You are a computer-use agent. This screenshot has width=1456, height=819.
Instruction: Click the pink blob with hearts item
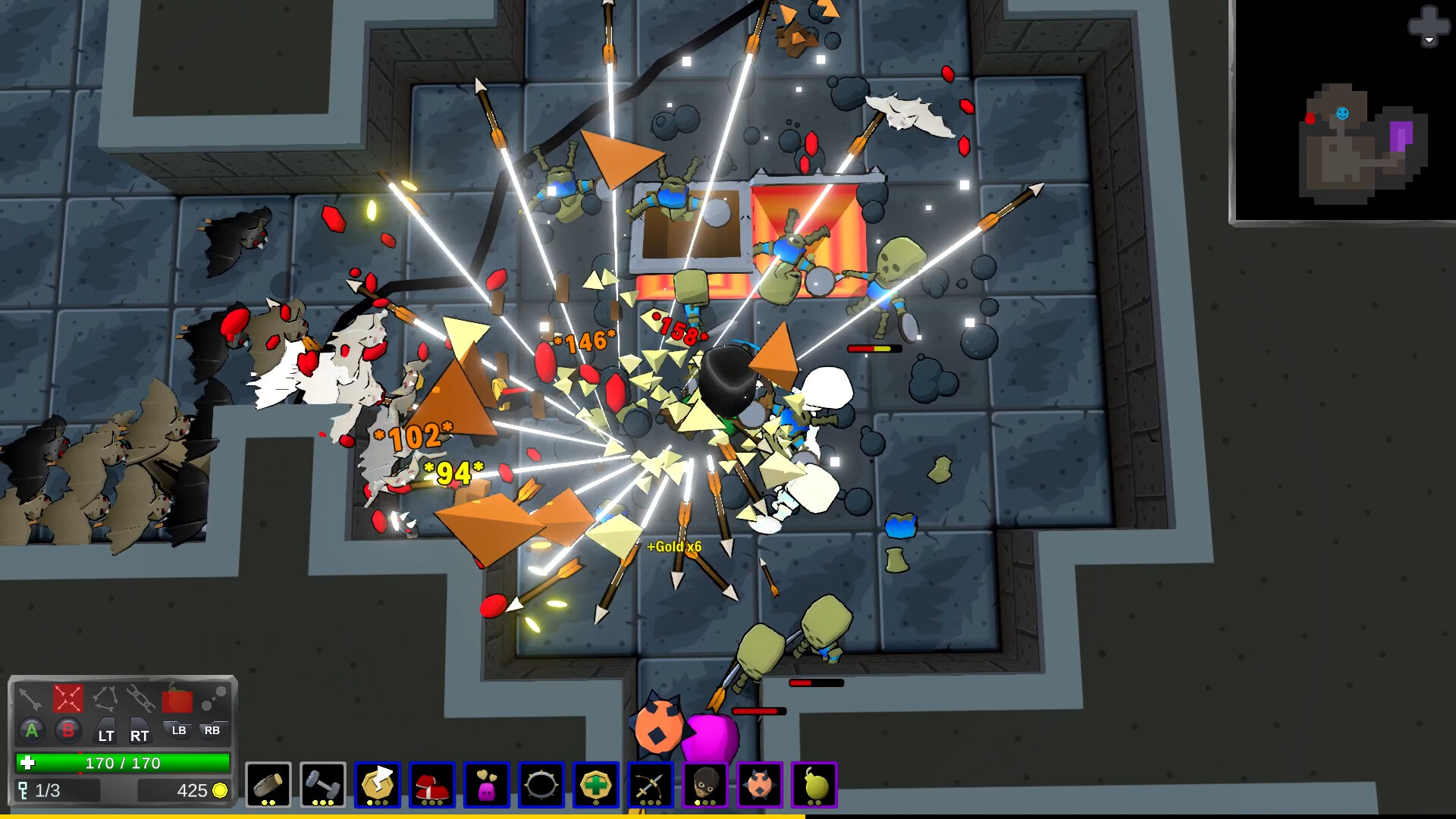pyautogui.click(x=488, y=785)
